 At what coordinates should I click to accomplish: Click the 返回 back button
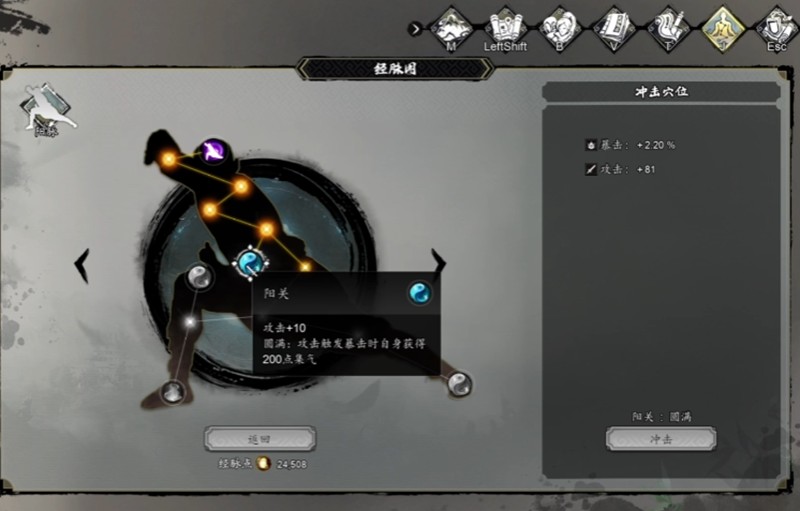click(260, 439)
